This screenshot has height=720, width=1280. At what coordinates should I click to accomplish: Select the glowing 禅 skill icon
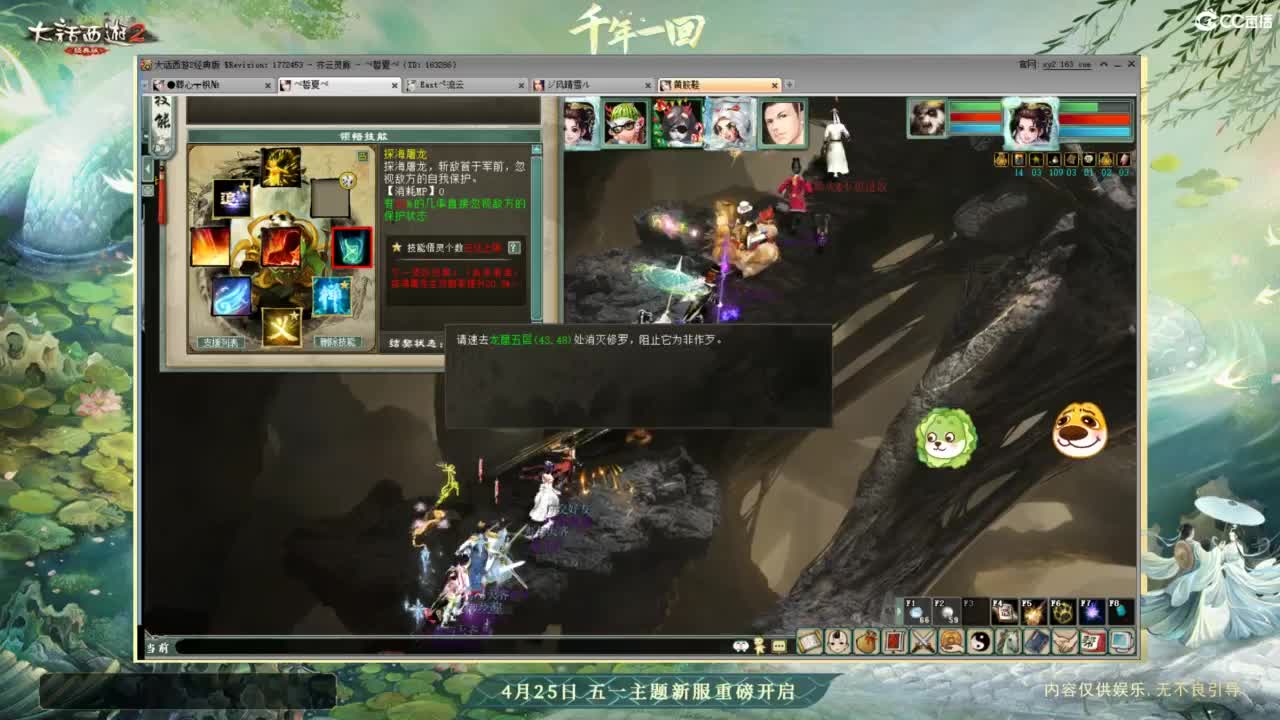[x=330, y=296]
